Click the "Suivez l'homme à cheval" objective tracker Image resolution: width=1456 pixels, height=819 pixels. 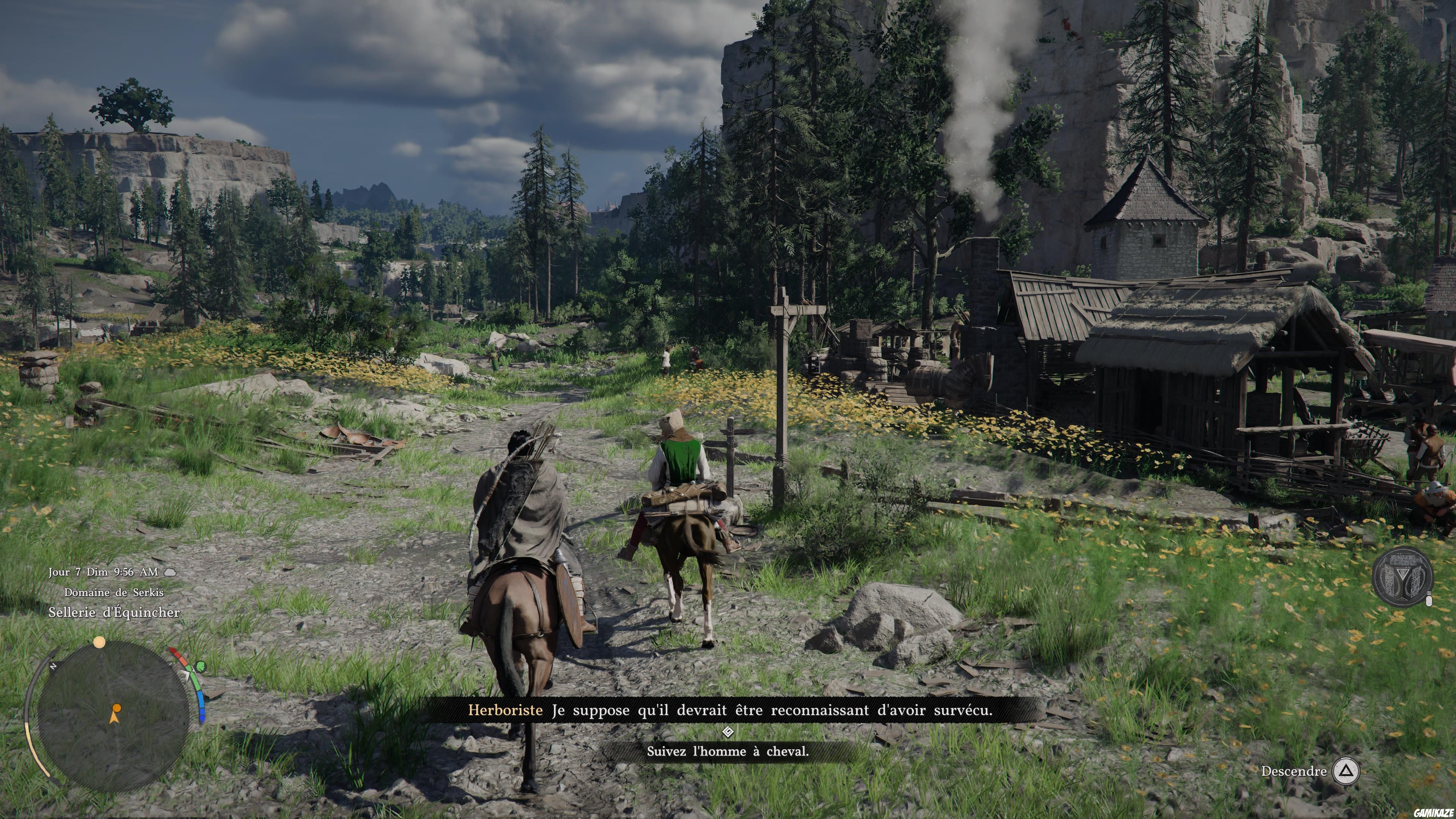click(x=728, y=751)
